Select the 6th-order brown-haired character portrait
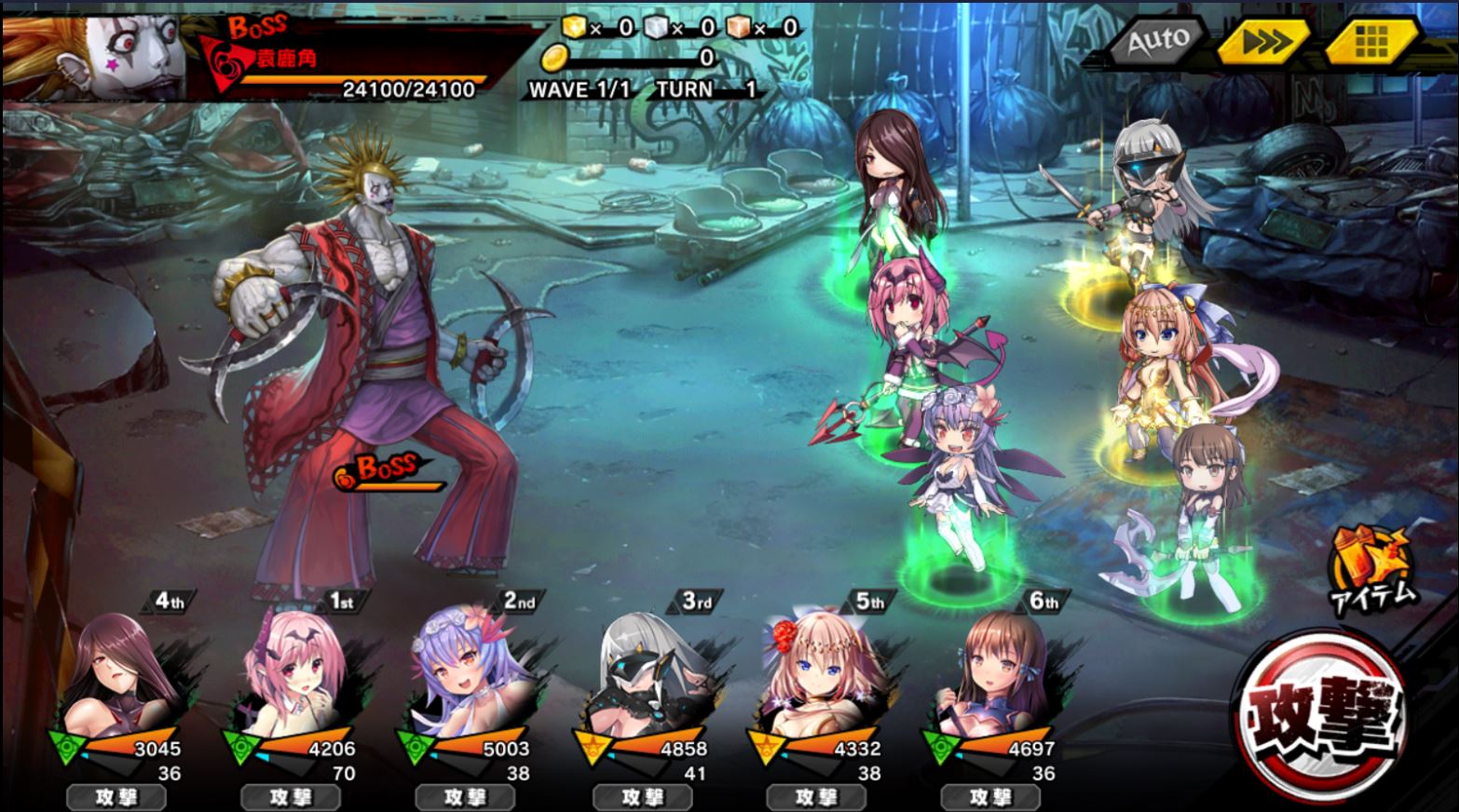This screenshot has width=1459, height=812. 990,678
